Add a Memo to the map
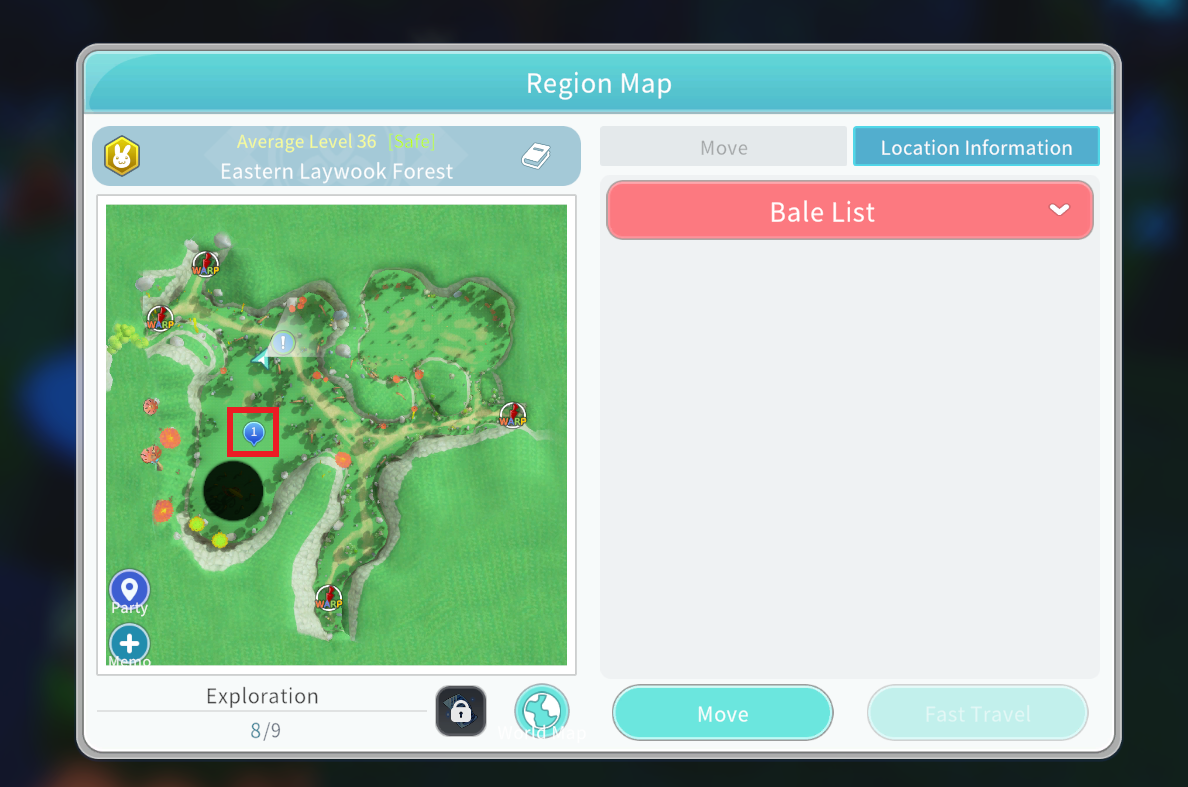The height and width of the screenshot is (787, 1188). coord(129,645)
